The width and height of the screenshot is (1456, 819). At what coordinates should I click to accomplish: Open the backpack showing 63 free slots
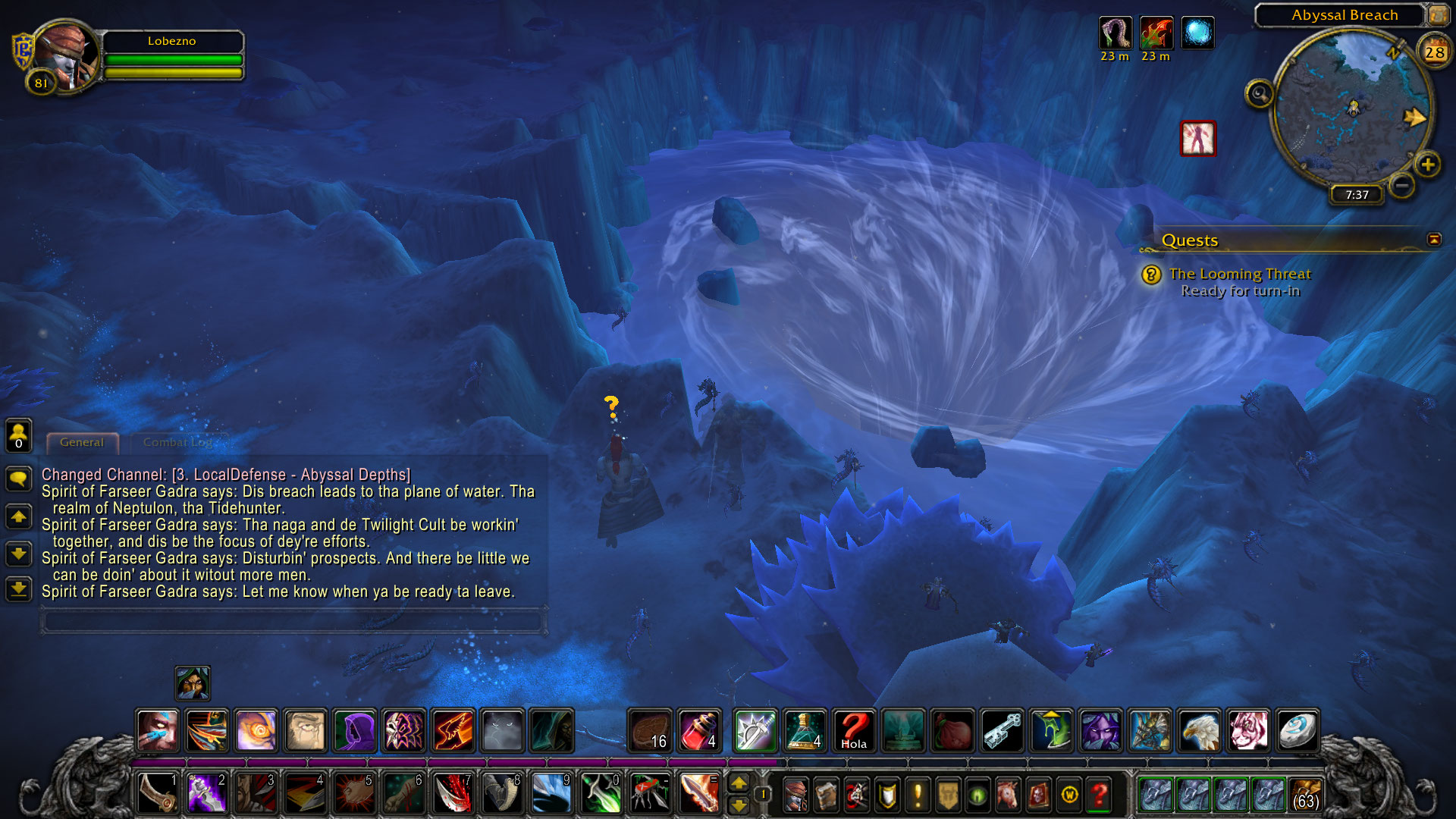tap(1304, 794)
